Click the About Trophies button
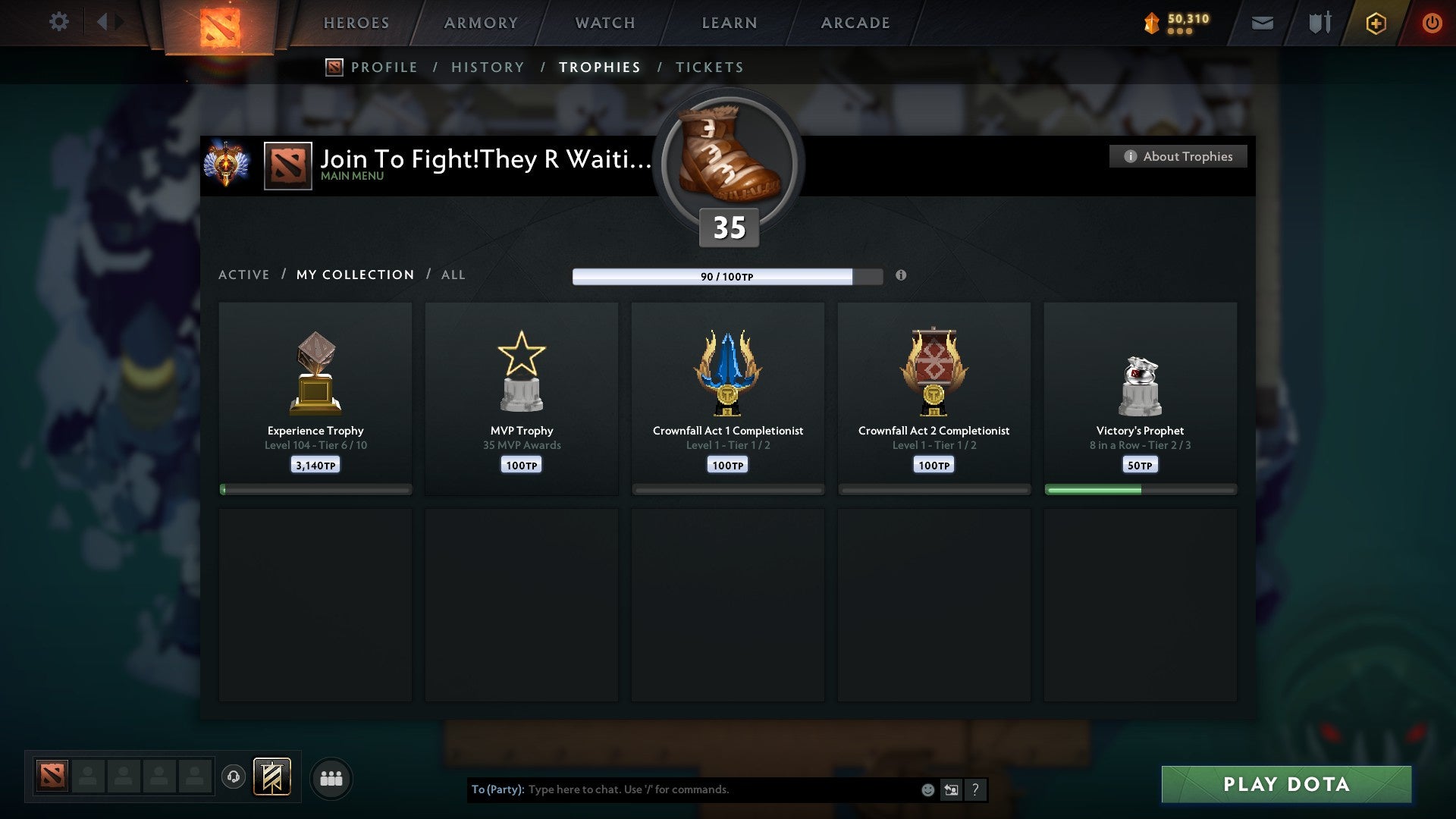This screenshot has height=819, width=1456. click(x=1178, y=156)
